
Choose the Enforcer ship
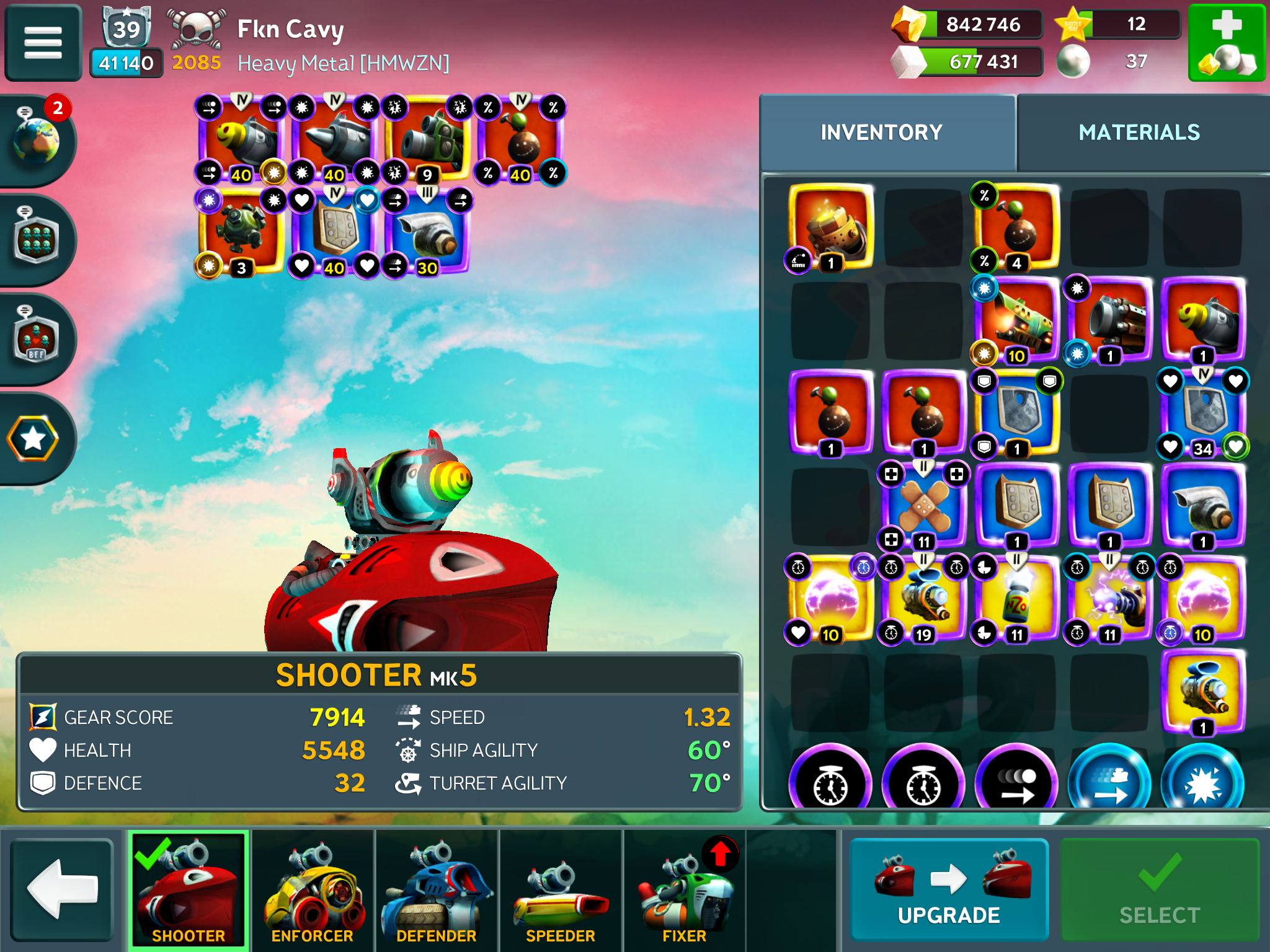click(x=313, y=889)
